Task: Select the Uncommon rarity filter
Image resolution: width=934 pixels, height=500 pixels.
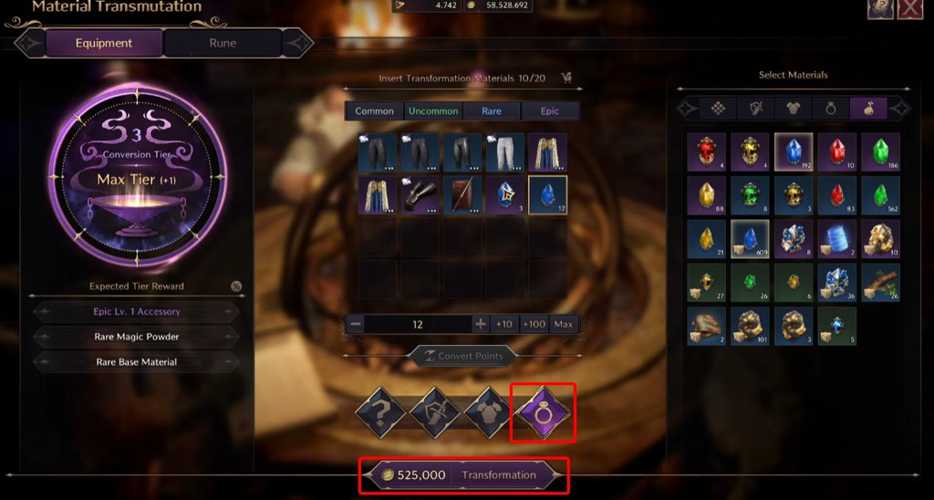Action: 433,111
